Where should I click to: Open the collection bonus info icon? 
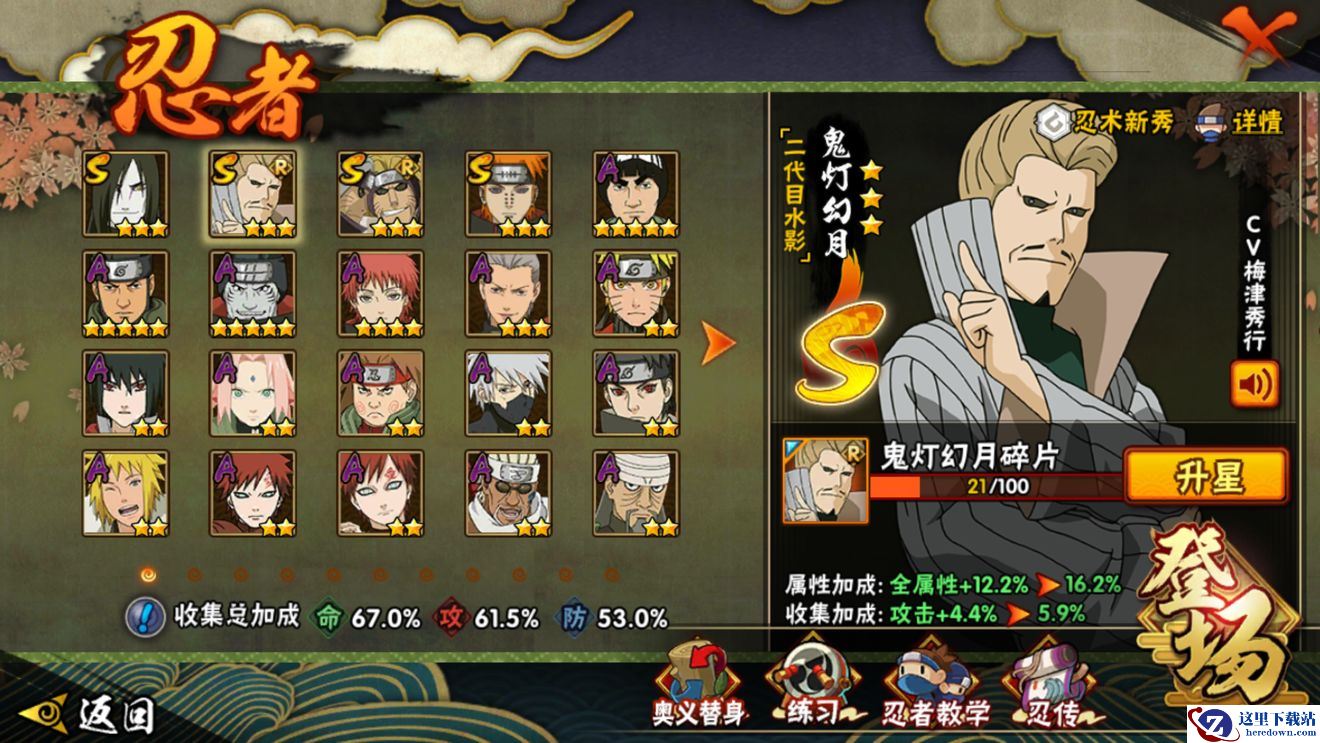coord(145,617)
